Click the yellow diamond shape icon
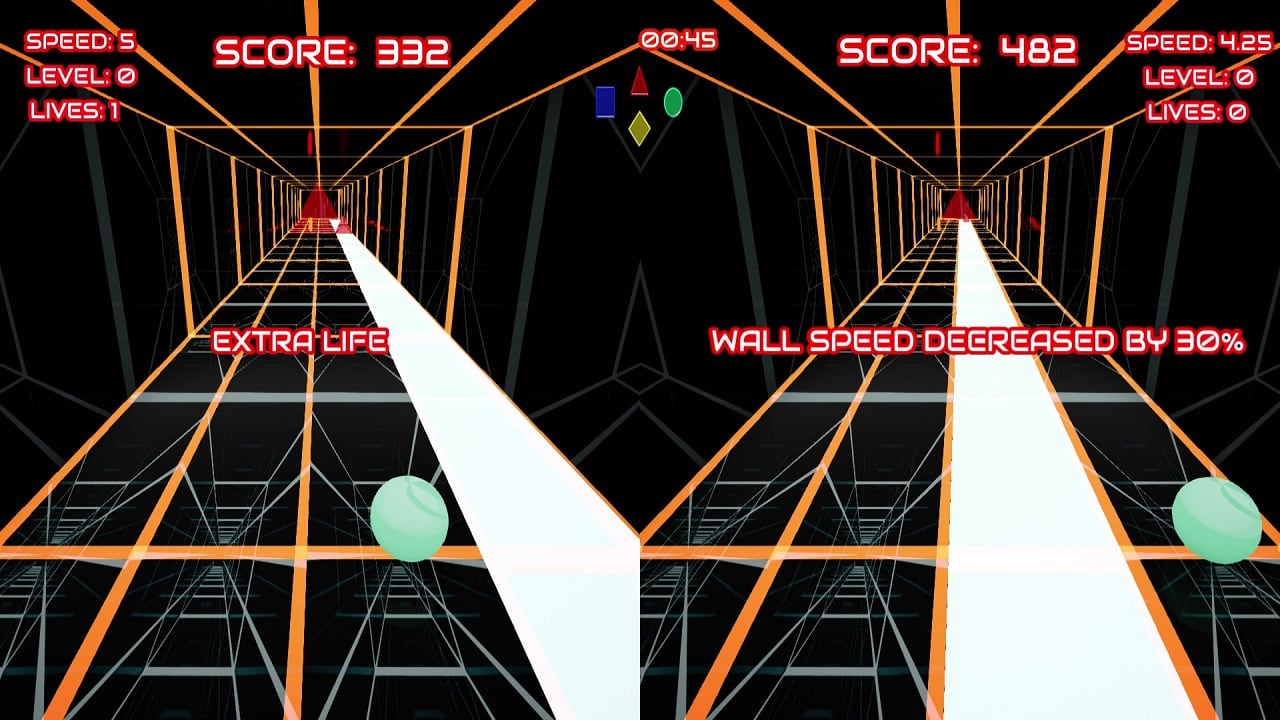The image size is (1280, 720). click(x=639, y=127)
